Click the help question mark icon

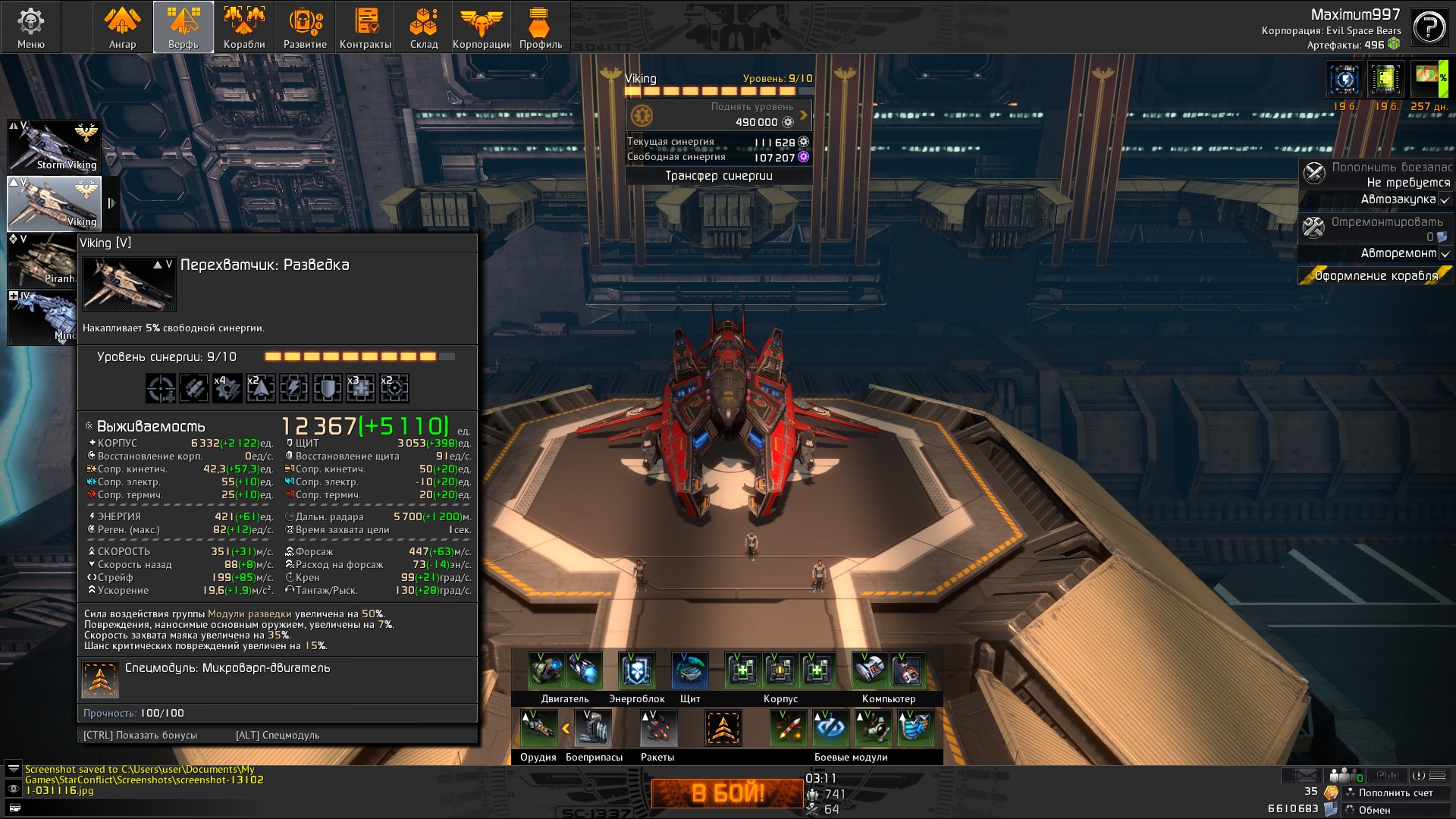[x=1429, y=28]
